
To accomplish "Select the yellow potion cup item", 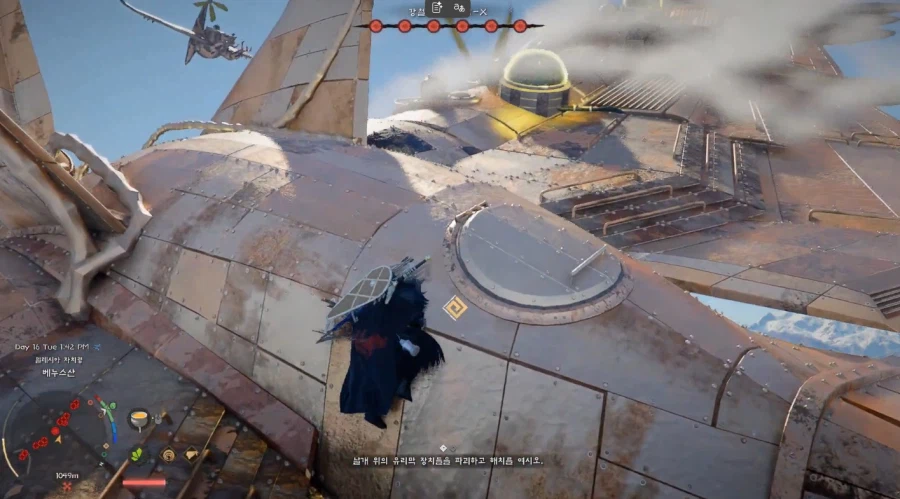I will 139,415.
